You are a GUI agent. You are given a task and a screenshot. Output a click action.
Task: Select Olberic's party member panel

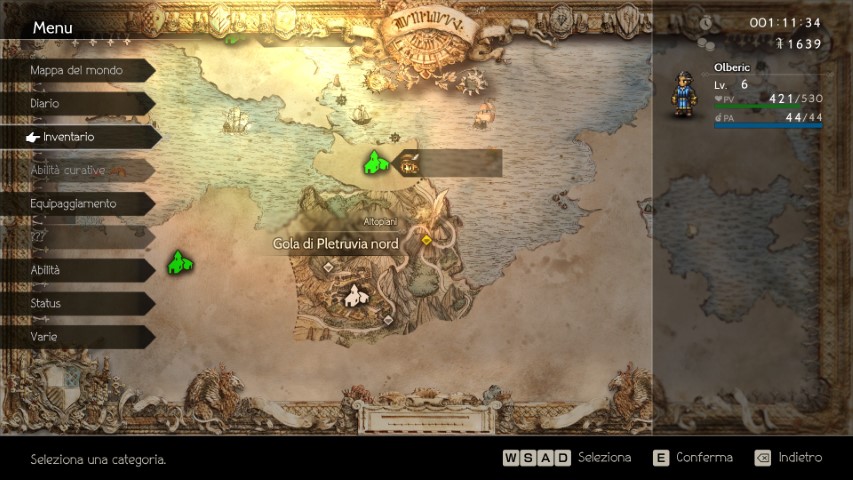[750, 97]
